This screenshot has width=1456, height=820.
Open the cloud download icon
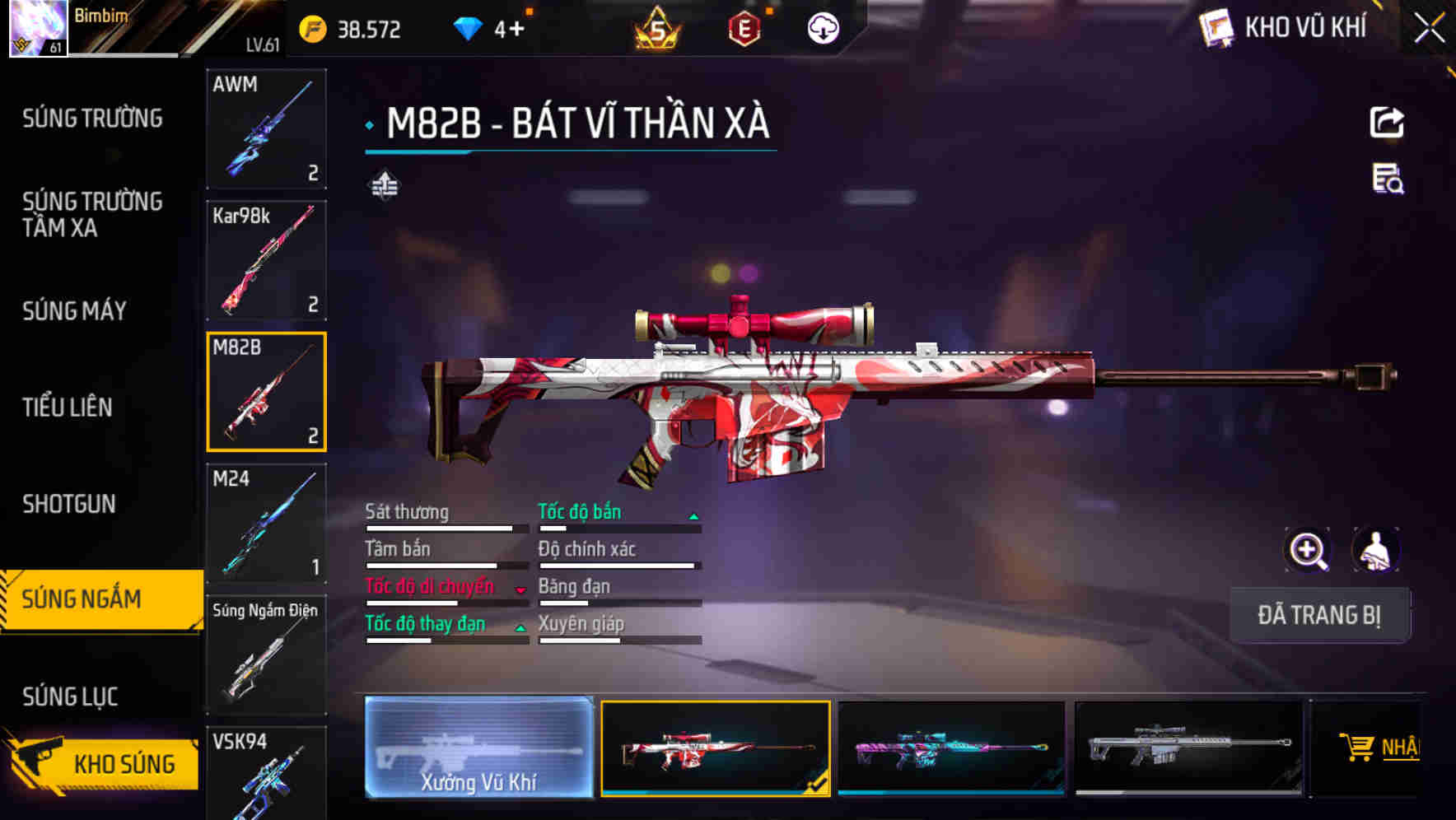pos(823,27)
